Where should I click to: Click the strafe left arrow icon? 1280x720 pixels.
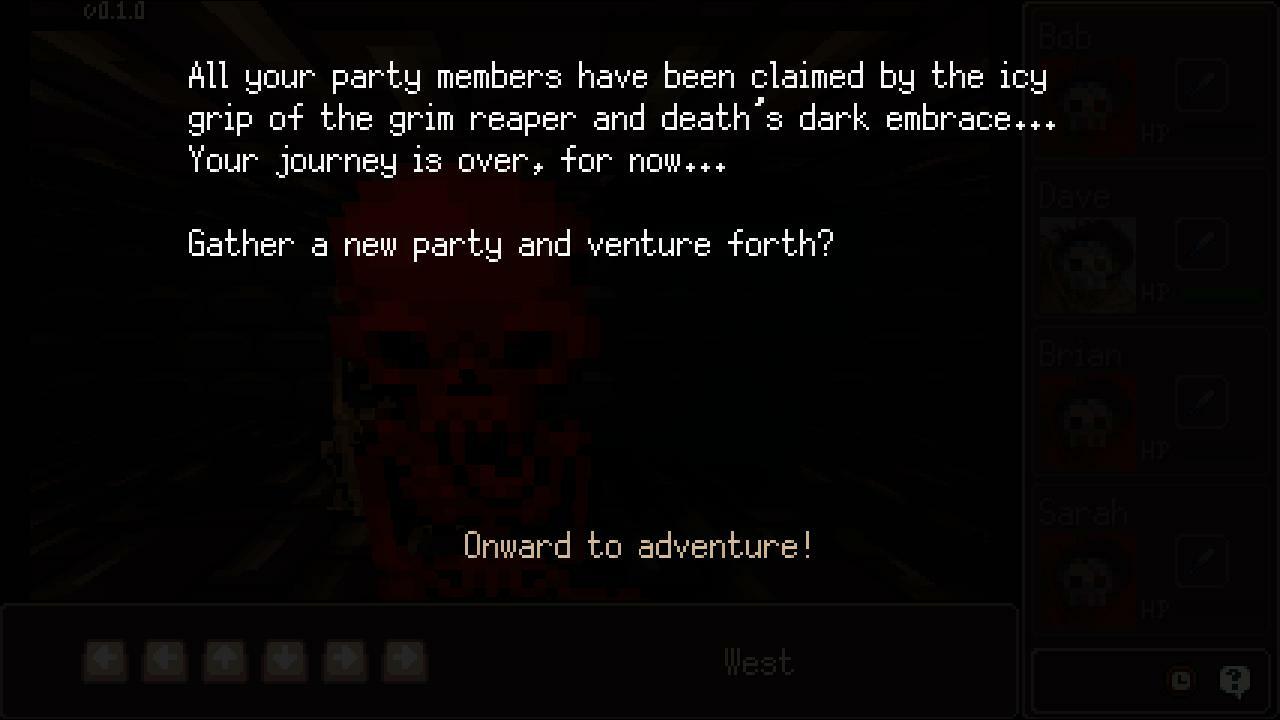coord(165,660)
